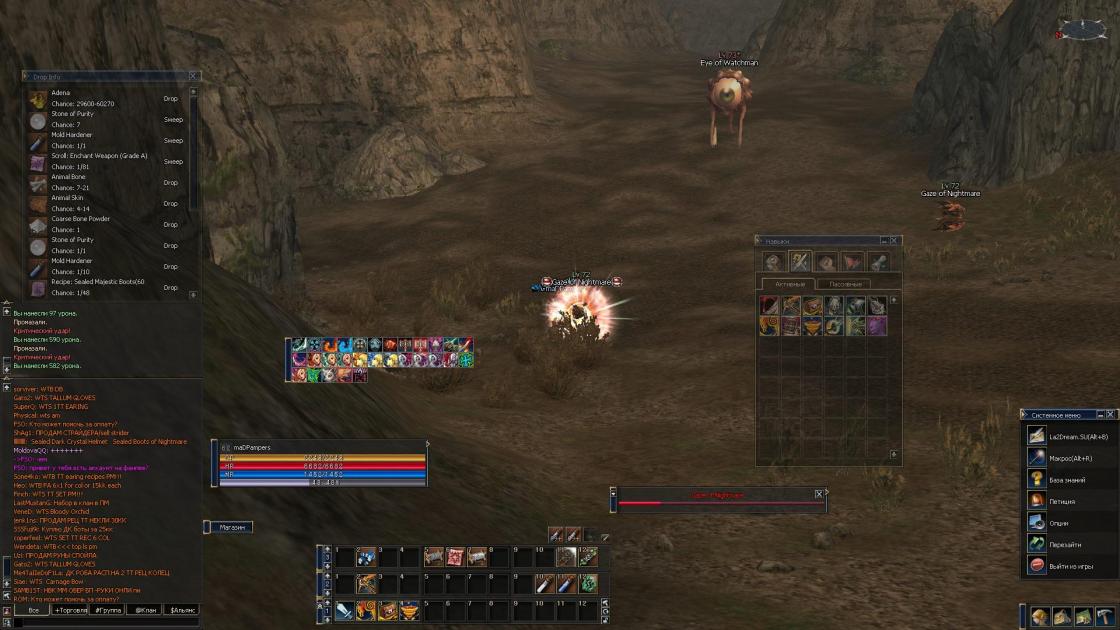Click the chat text input field
This screenshot has height=630, width=1120.
(x=105, y=622)
